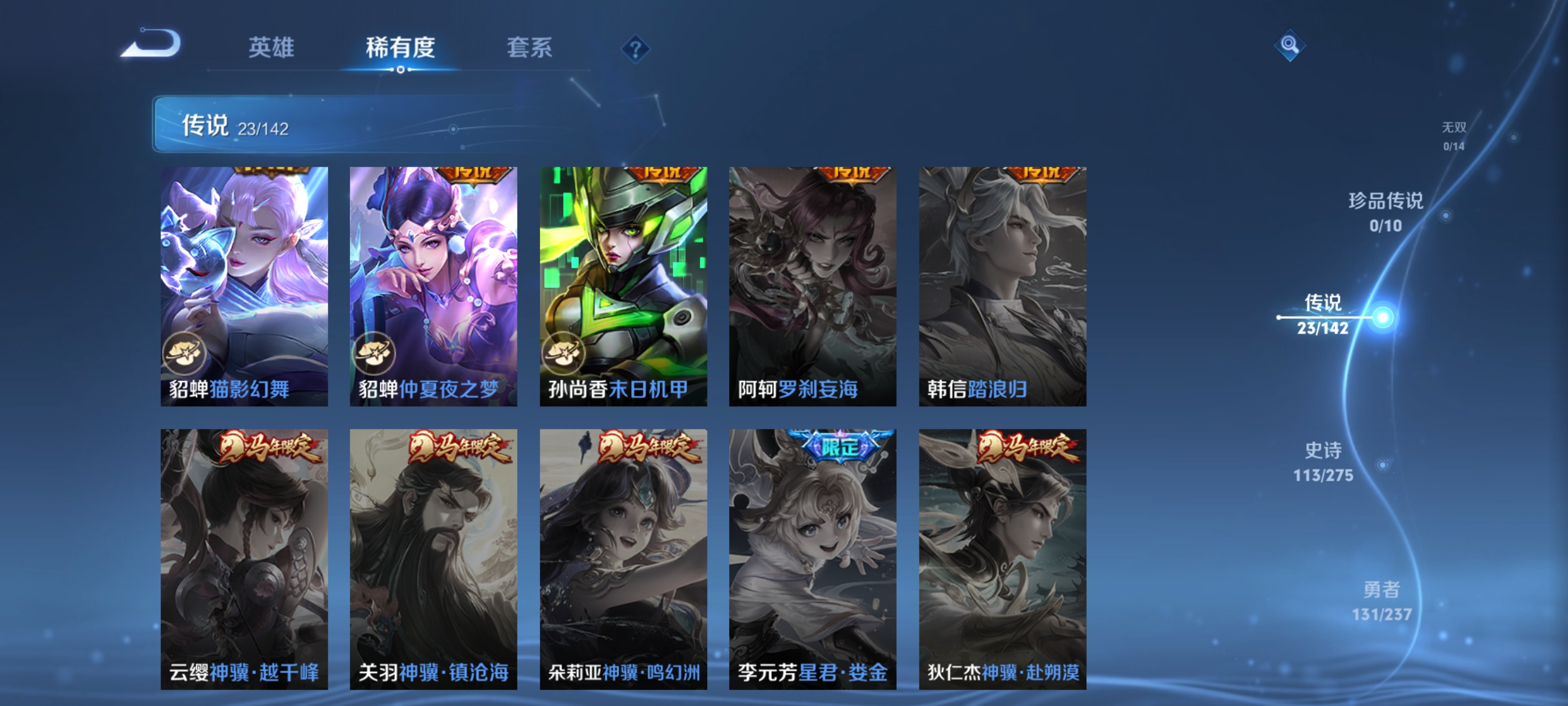Select the 无双 rarity filter in sidebar
This screenshot has height=706, width=1568.
[1455, 128]
